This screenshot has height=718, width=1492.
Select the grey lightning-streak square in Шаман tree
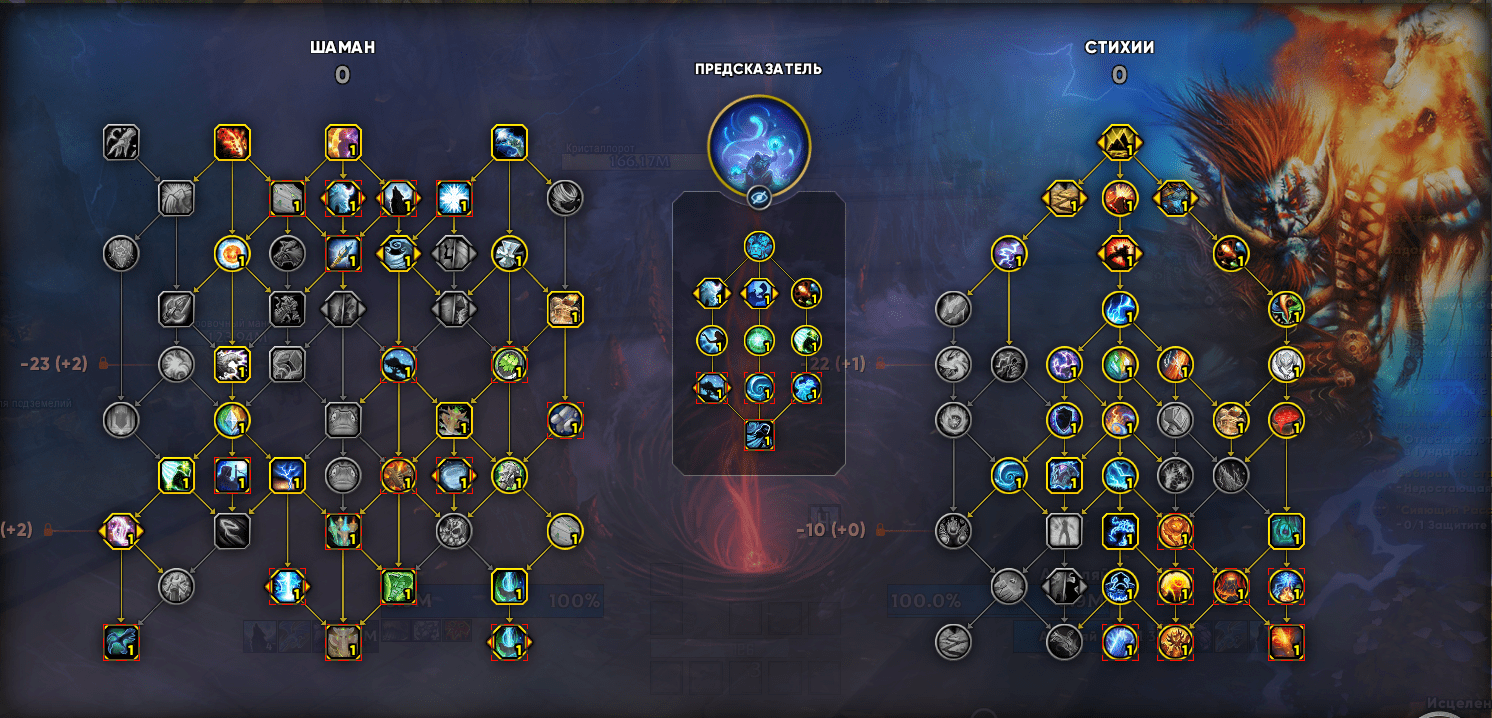(232, 531)
